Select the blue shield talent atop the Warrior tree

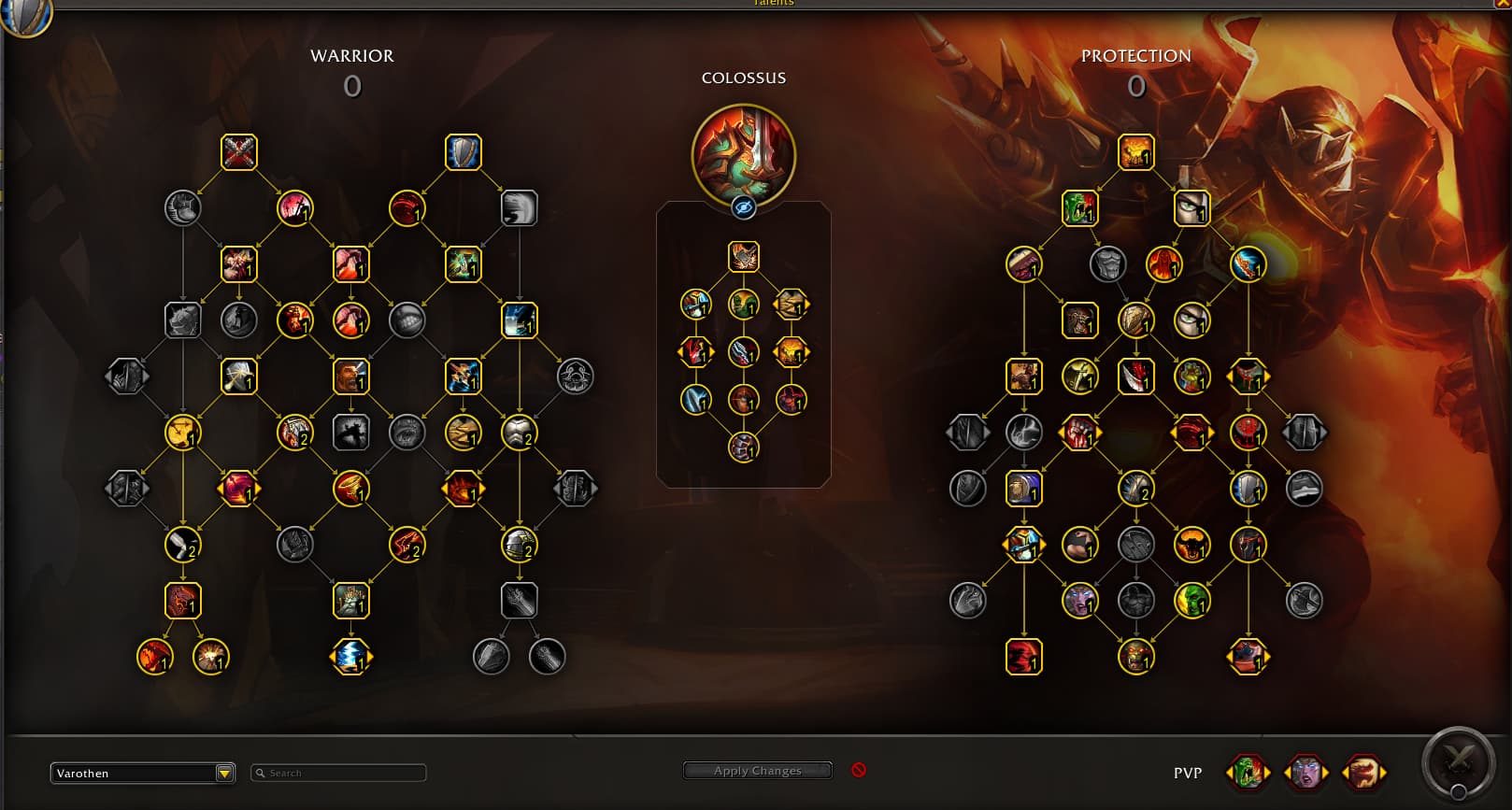point(464,152)
